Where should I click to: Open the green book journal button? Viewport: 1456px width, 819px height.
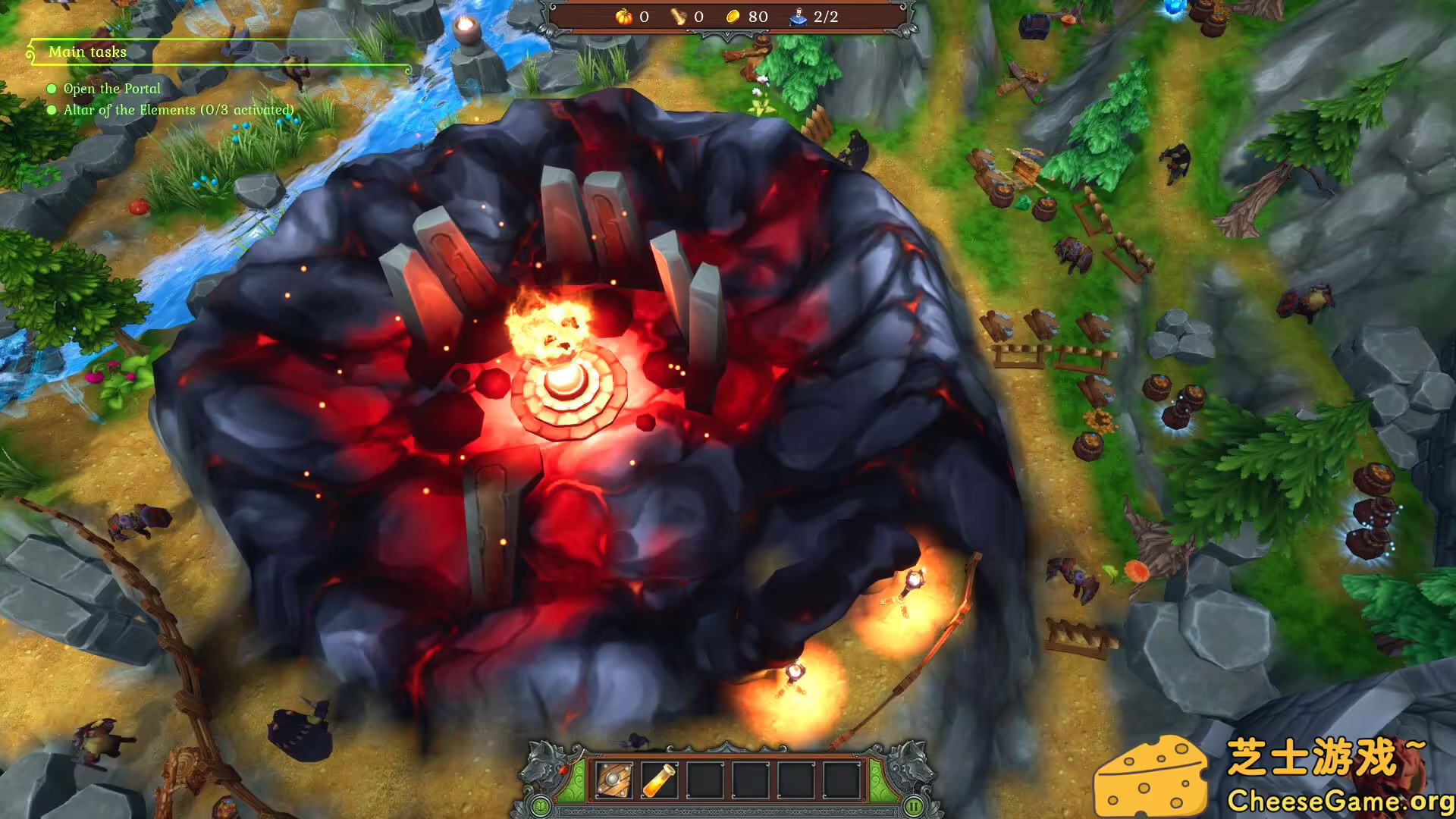[x=541, y=806]
